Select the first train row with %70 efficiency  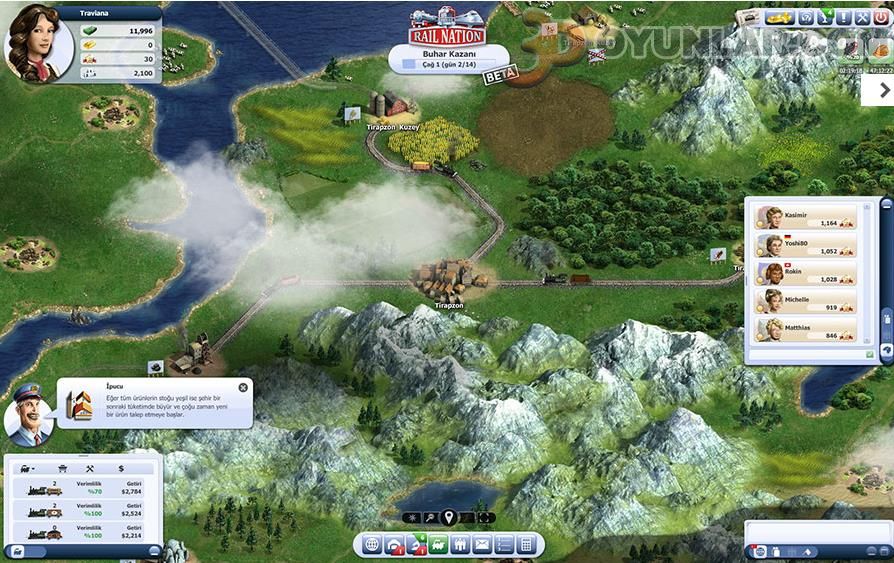pos(82,488)
